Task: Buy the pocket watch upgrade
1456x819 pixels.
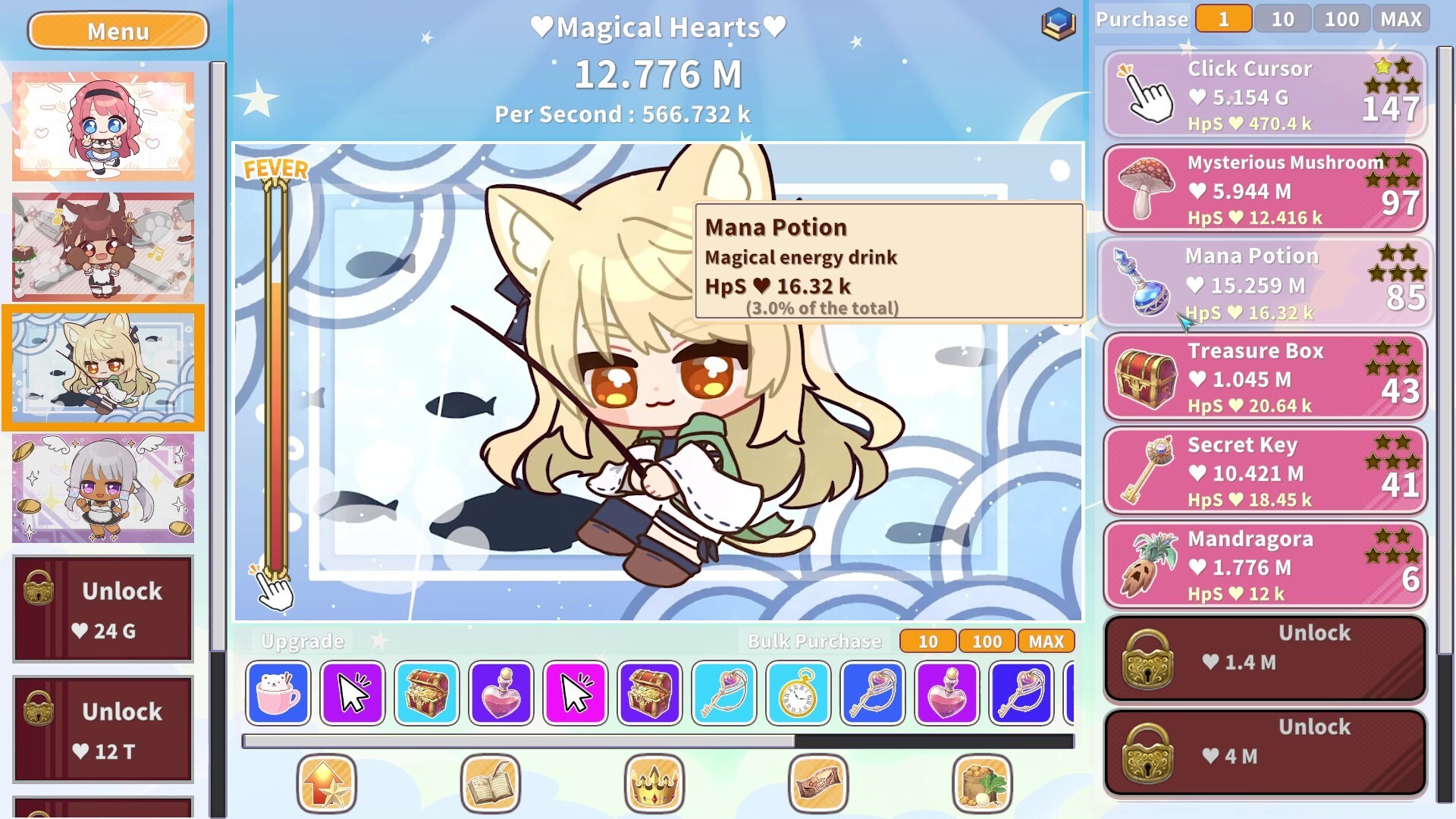Action: pos(799,692)
